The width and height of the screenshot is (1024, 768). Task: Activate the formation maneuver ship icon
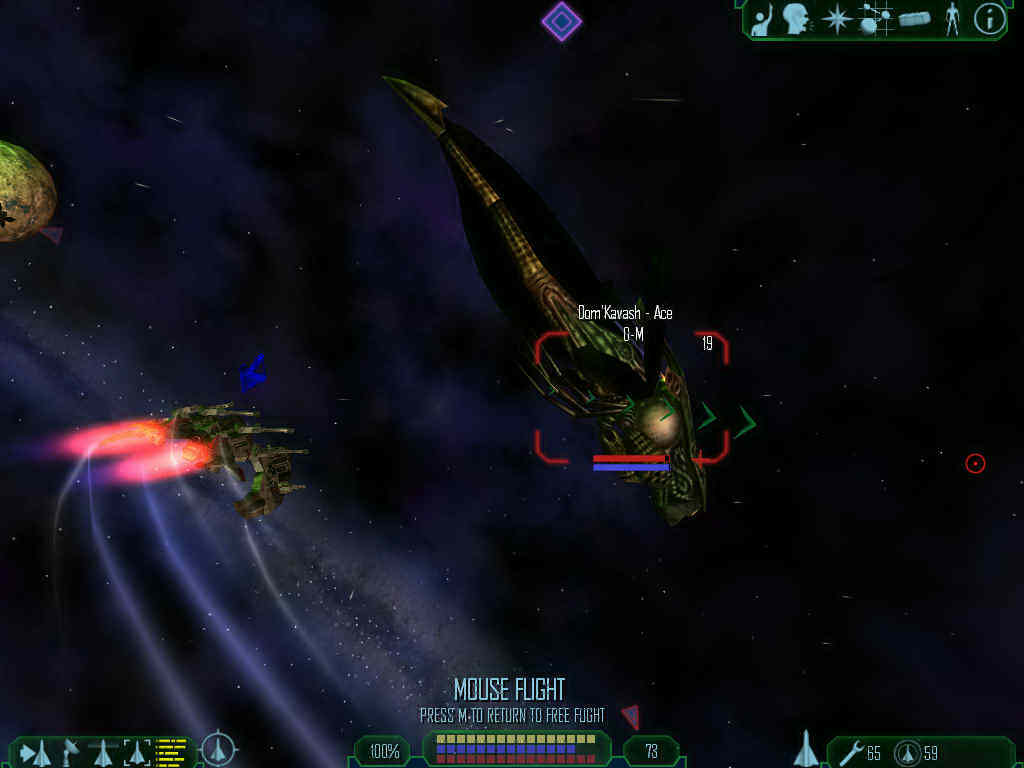click(x=103, y=751)
